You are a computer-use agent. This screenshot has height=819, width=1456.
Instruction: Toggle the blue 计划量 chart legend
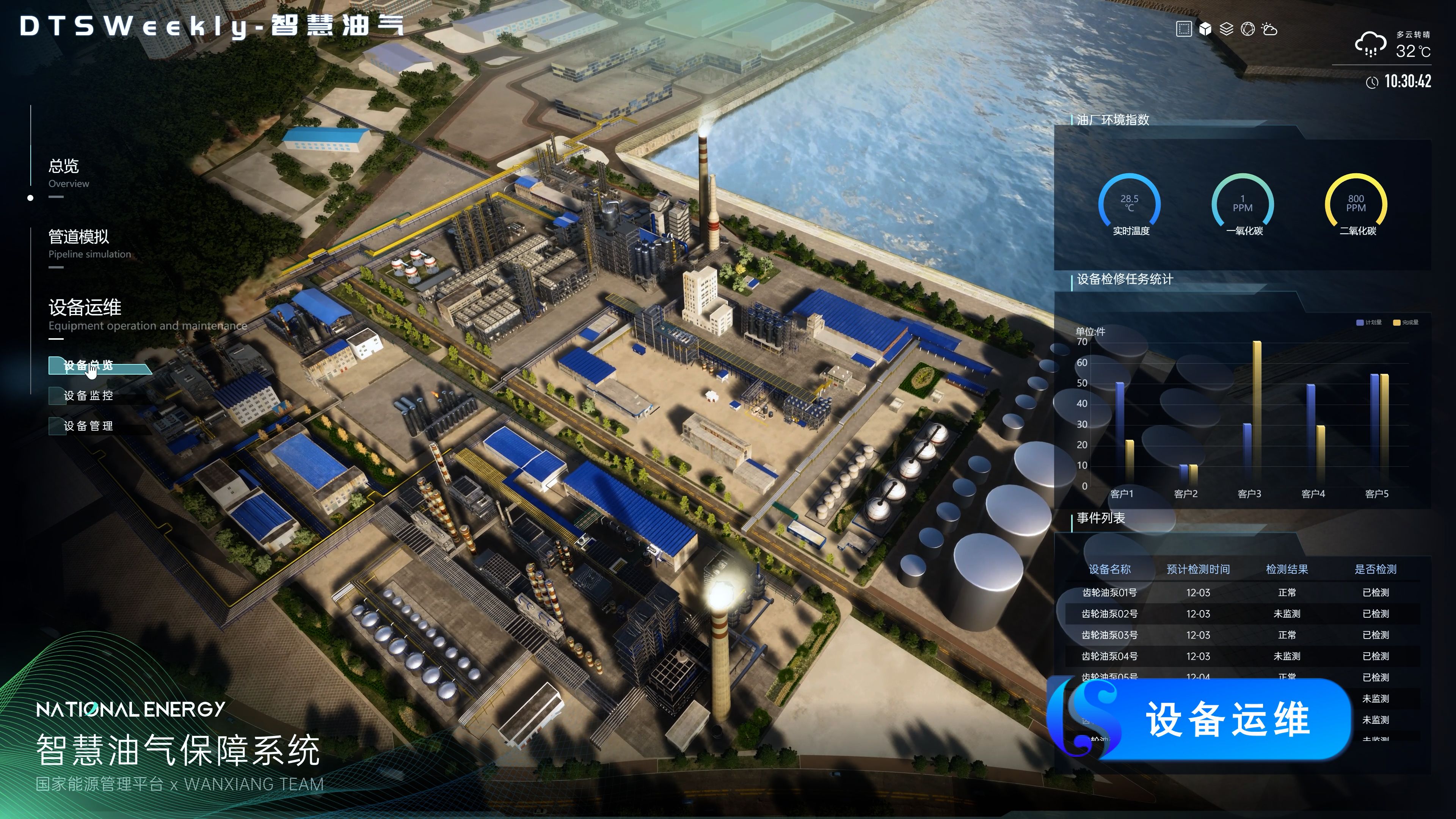[1369, 323]
